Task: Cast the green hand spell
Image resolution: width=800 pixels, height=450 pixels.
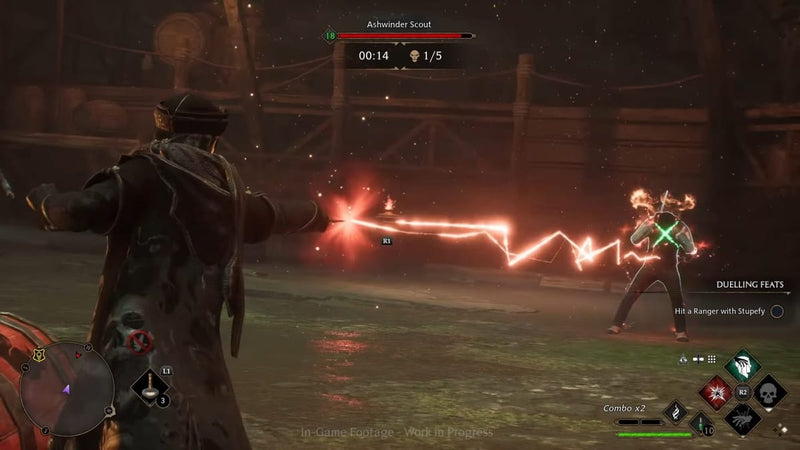Action: tap(741, 365)
